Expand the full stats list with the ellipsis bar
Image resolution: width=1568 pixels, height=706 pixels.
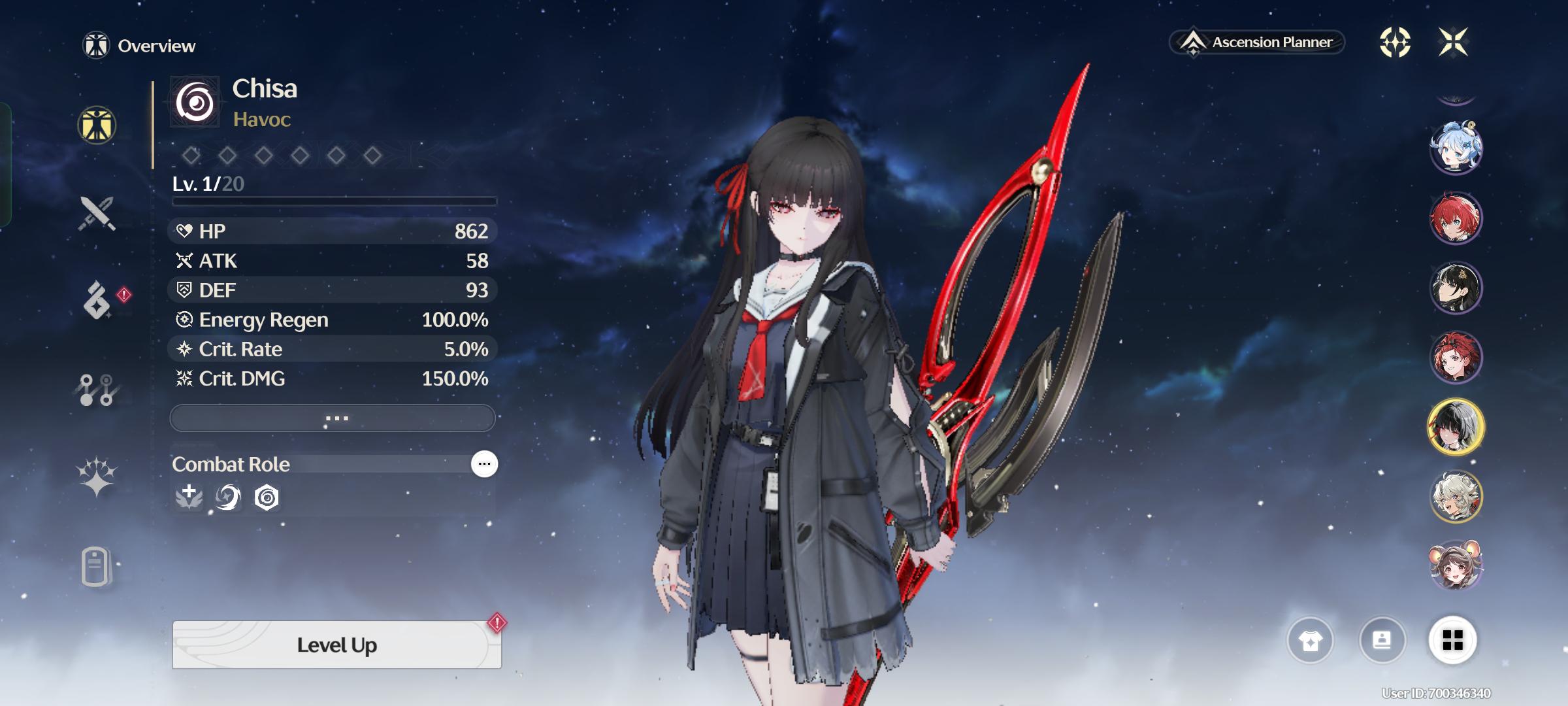(x=333, y=418)
